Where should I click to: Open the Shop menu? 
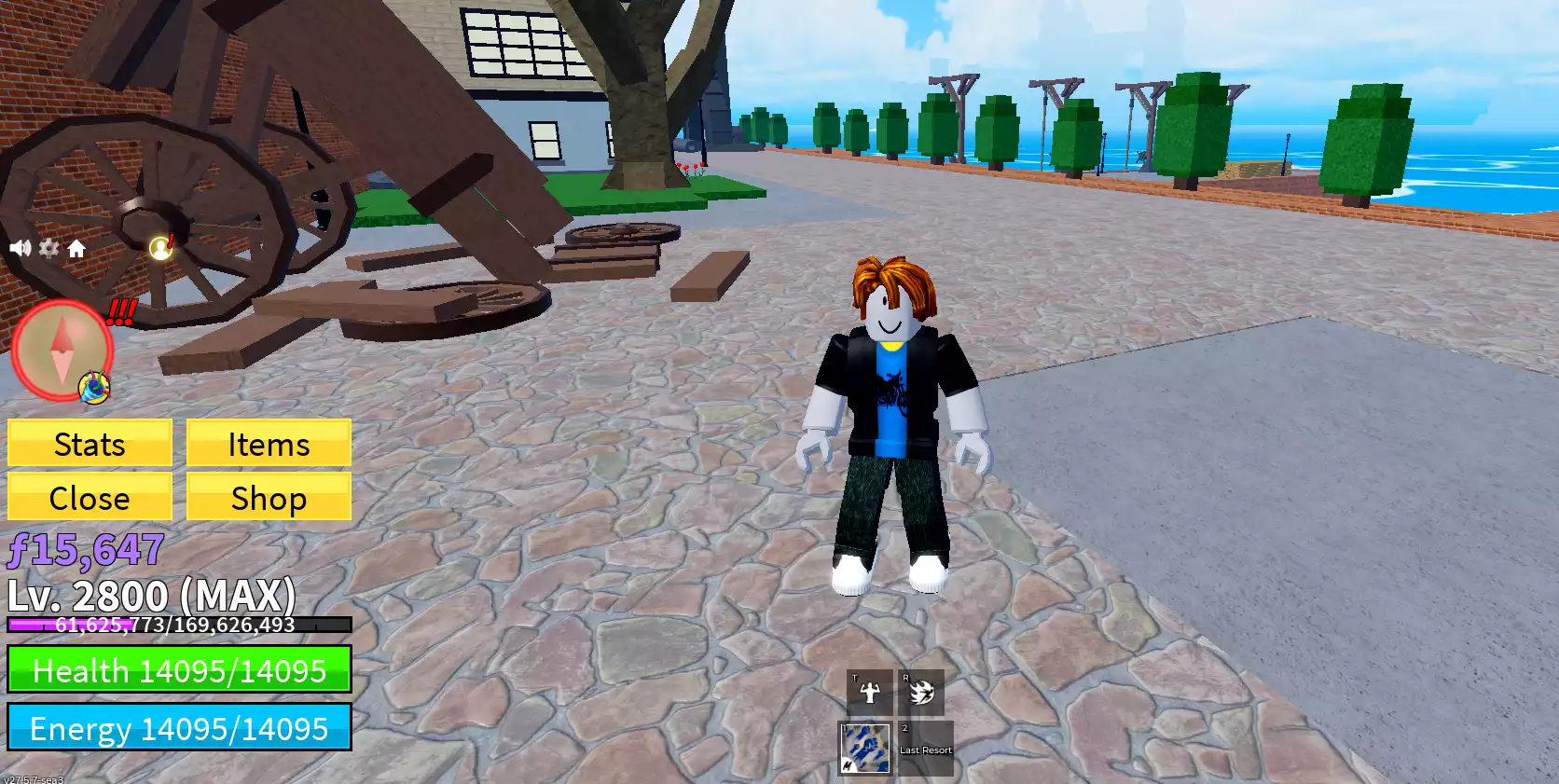click(269, 498)
